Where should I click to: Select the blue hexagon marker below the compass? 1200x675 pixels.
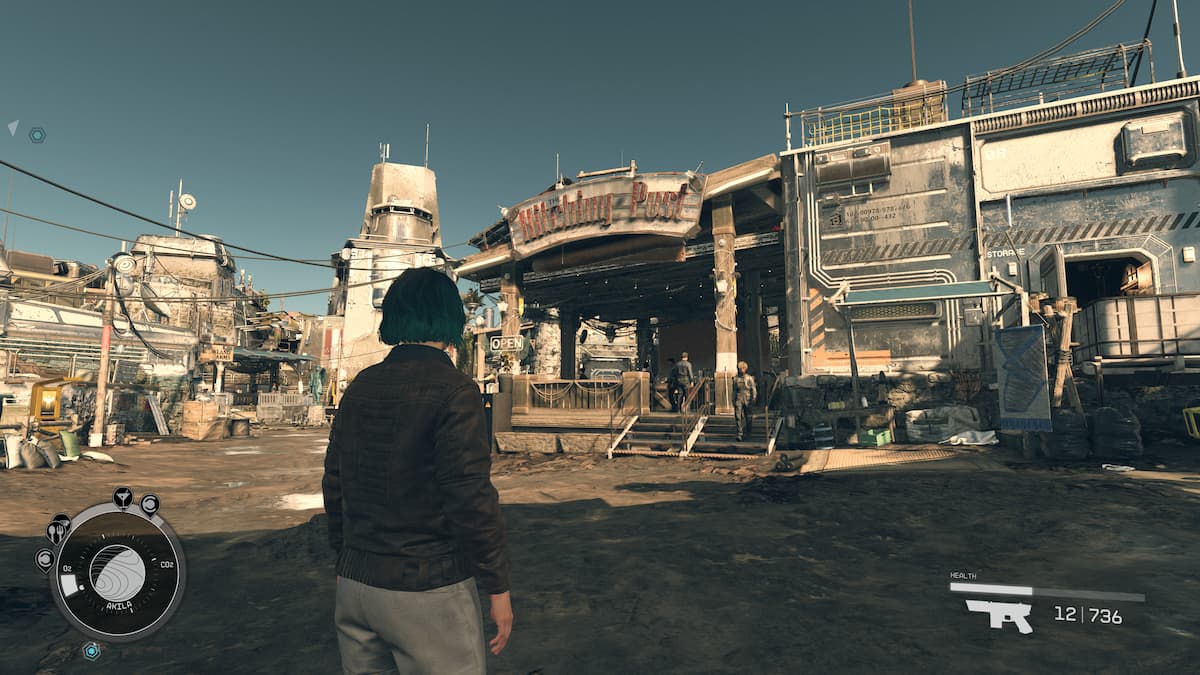click(x=91, y=651)
